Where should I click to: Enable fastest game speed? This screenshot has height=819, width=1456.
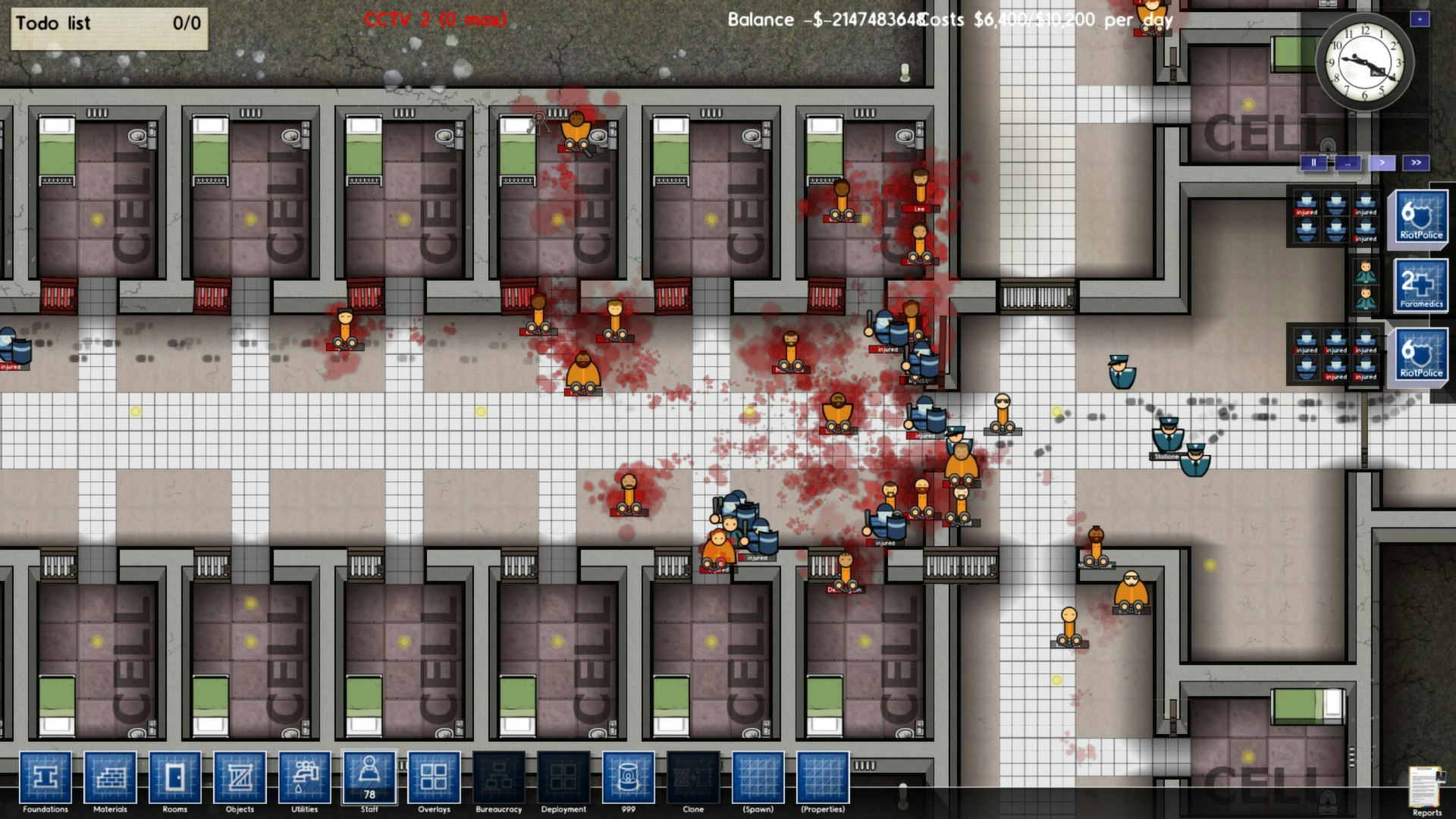click(x=1417, y=163)
